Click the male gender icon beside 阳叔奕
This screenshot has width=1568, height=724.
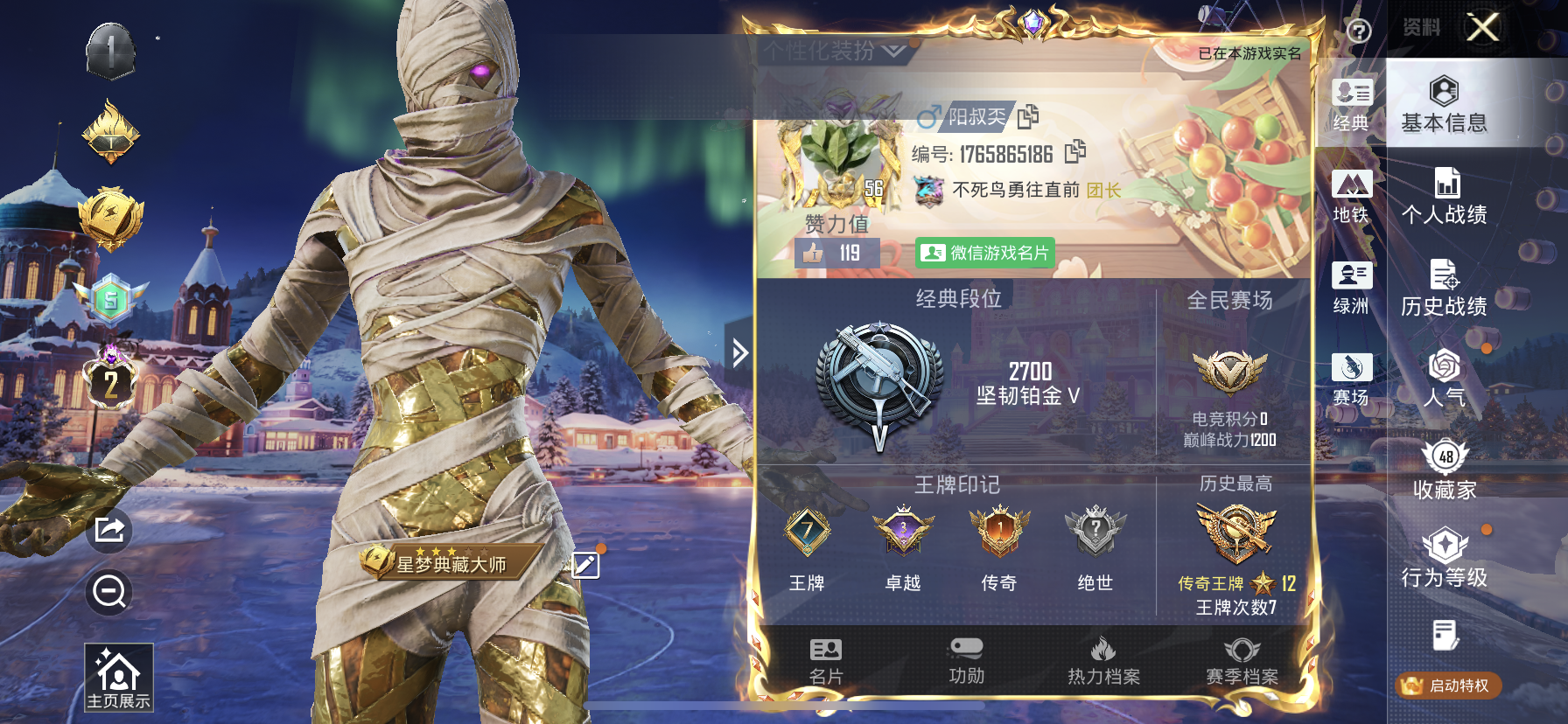pyautogui.click(x=927, y=117)
